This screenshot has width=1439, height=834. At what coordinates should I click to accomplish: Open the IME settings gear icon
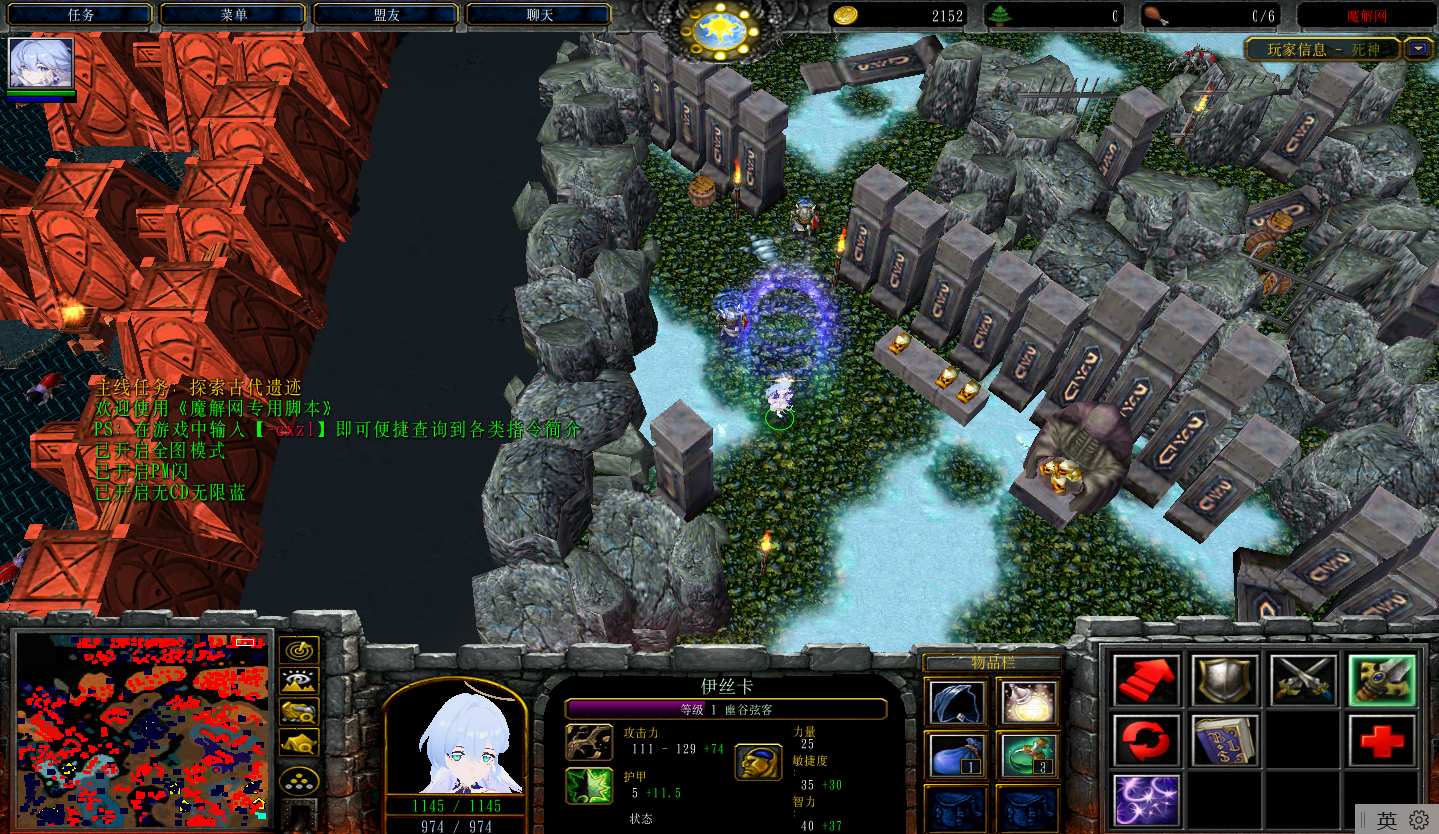[x=1419, y=820]
